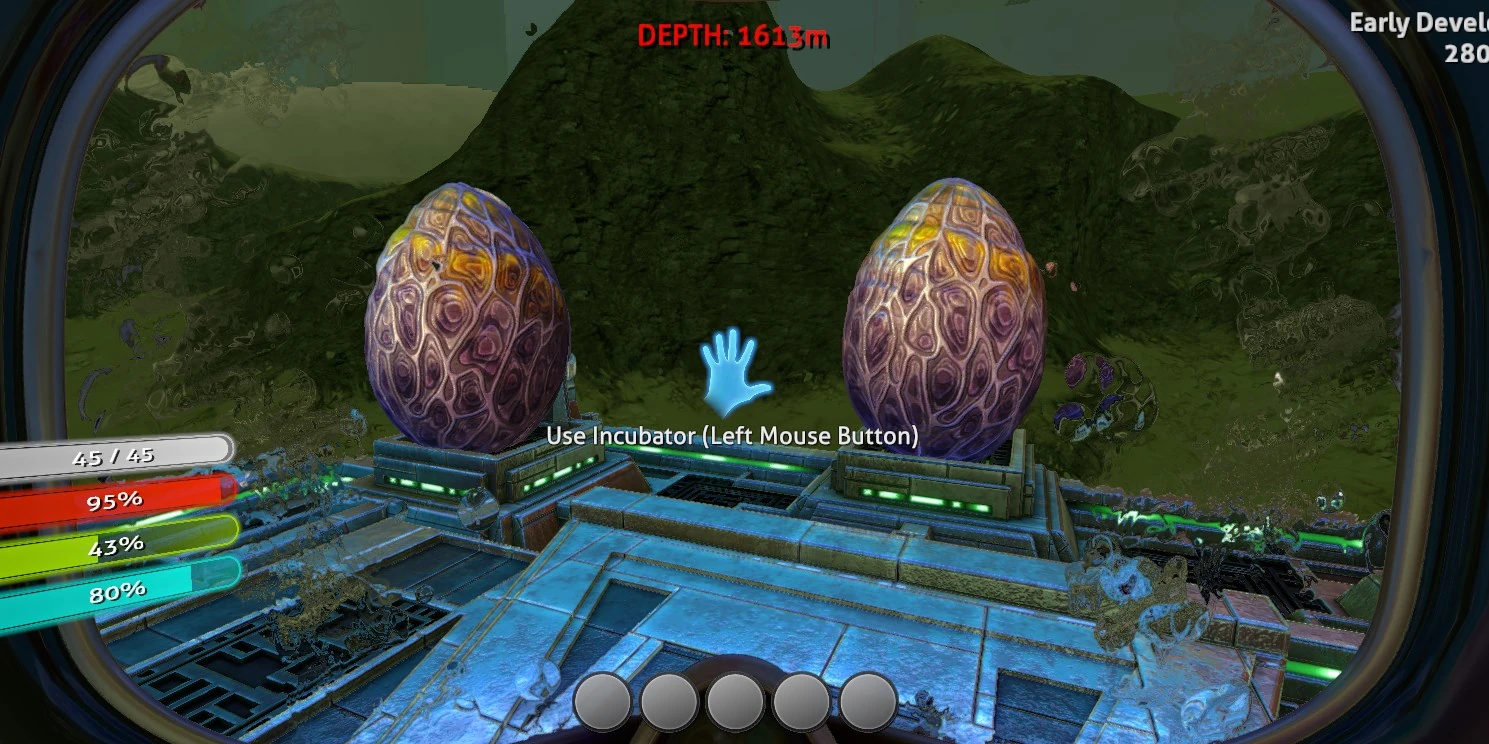Screen dimensions: 1489x744
Task: Select the fourth hotbar slot
Action: pyautogui.click(x=801, y=702)
